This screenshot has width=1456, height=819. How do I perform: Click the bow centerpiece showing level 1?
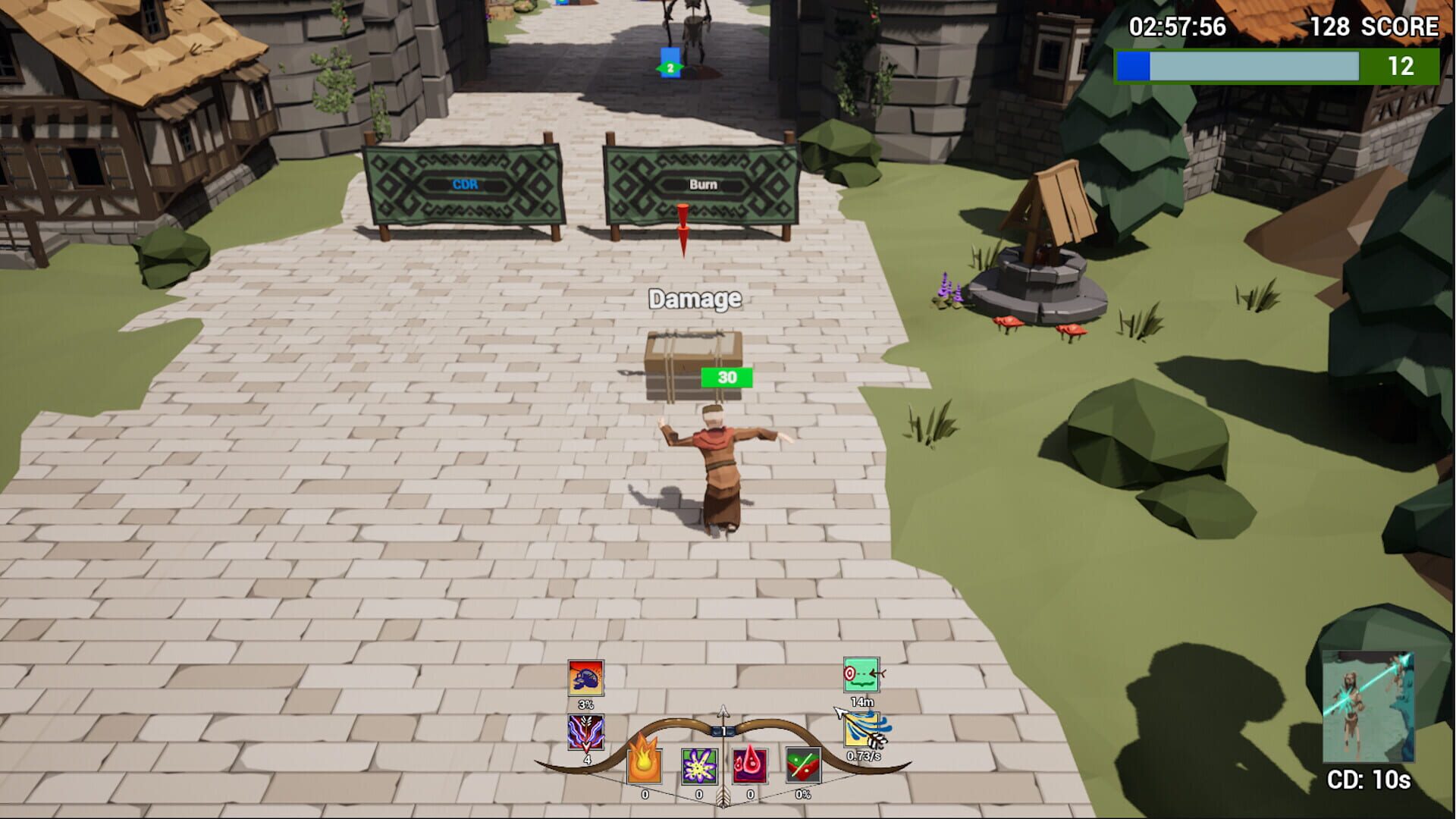pyautogui.click(x=723, y=731)
